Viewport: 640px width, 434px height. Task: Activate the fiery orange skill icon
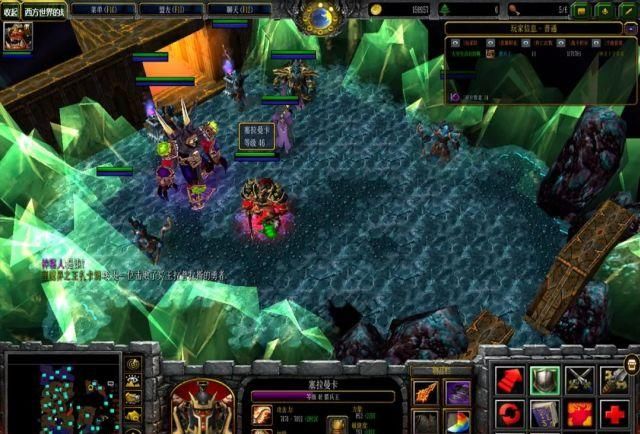[580, 413]
